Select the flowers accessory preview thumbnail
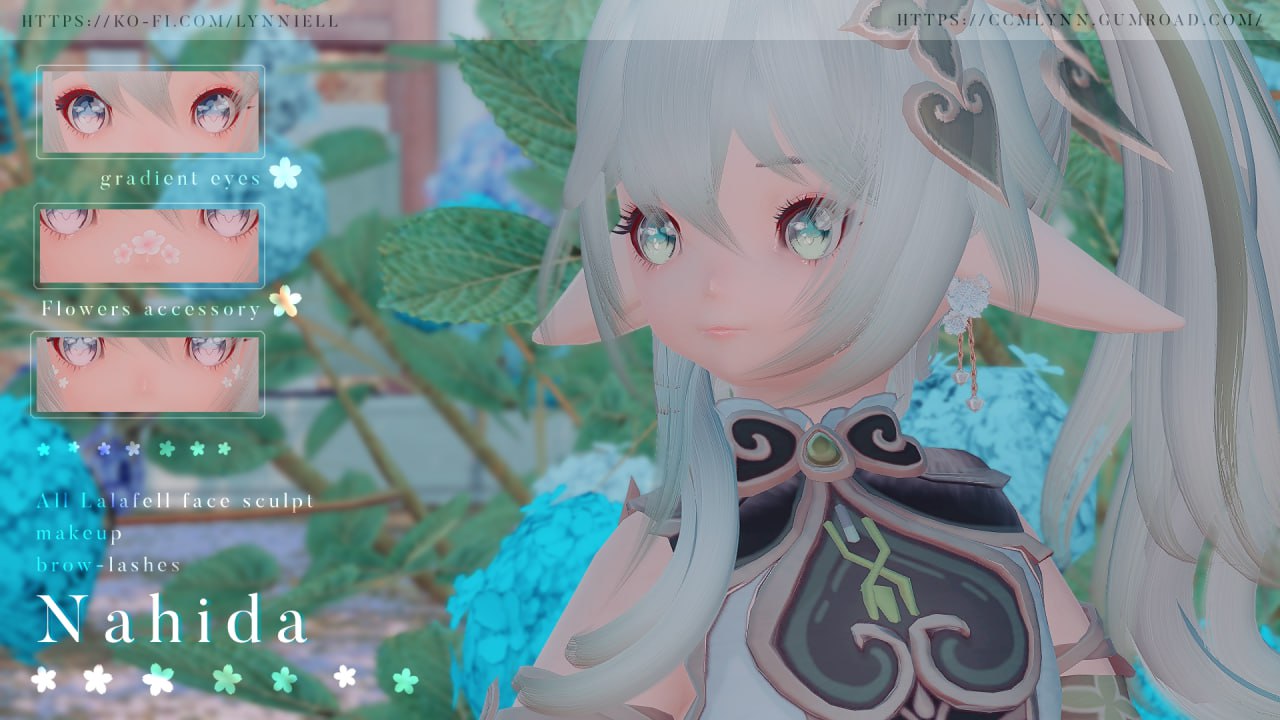The image size is (1280, 720). [150, 246]
